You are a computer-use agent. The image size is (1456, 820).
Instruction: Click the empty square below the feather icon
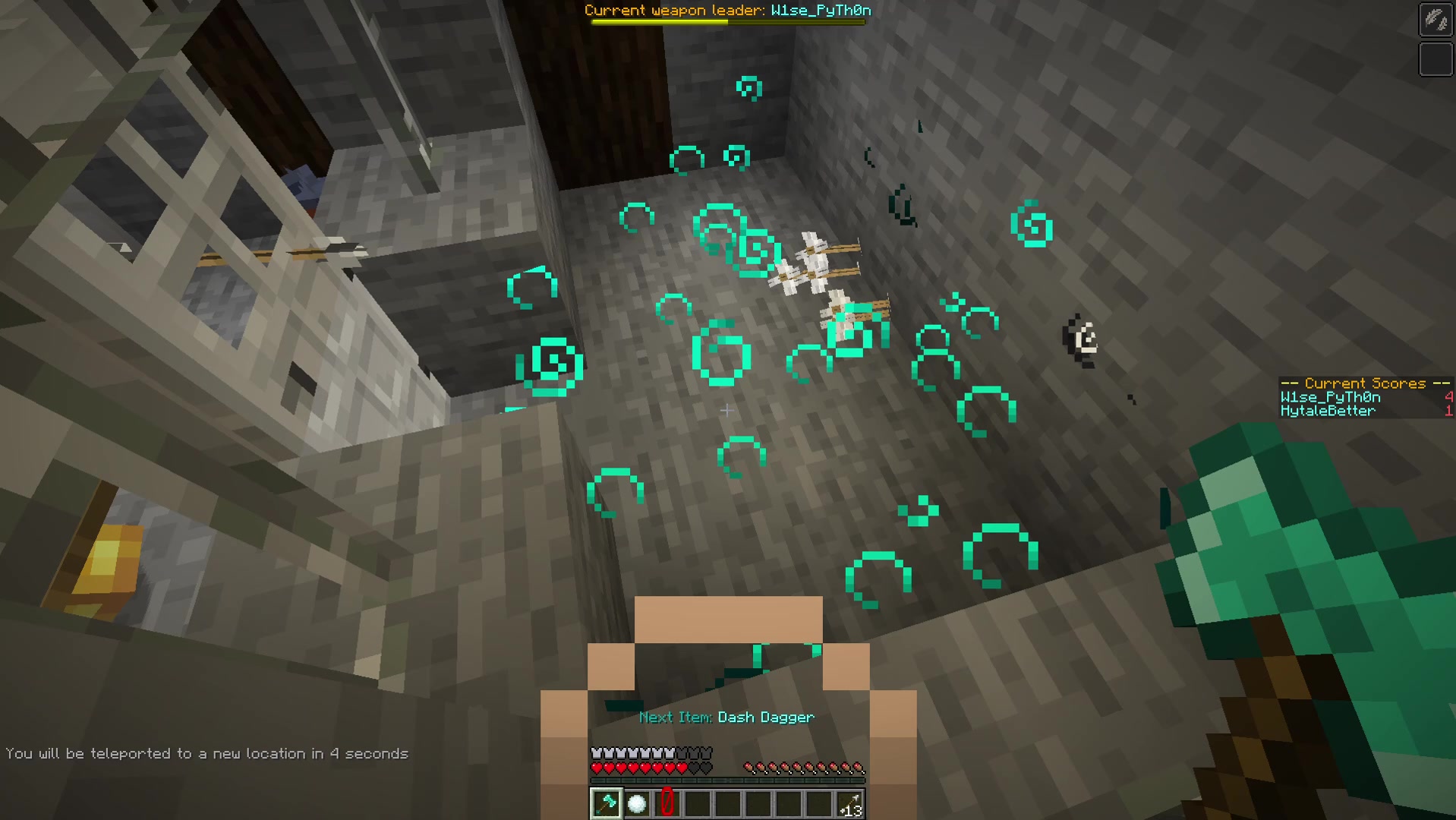pos(1437,57)
